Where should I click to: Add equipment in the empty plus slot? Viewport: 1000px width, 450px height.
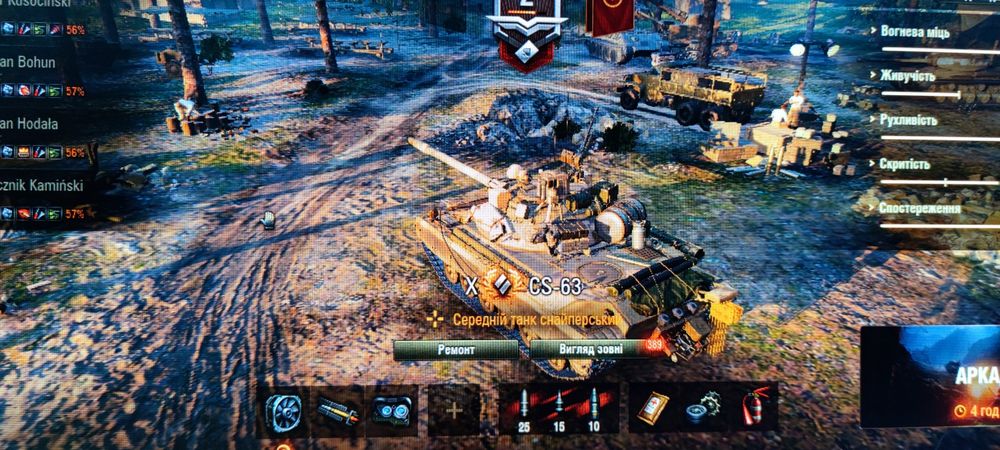[x=454, y=410]
